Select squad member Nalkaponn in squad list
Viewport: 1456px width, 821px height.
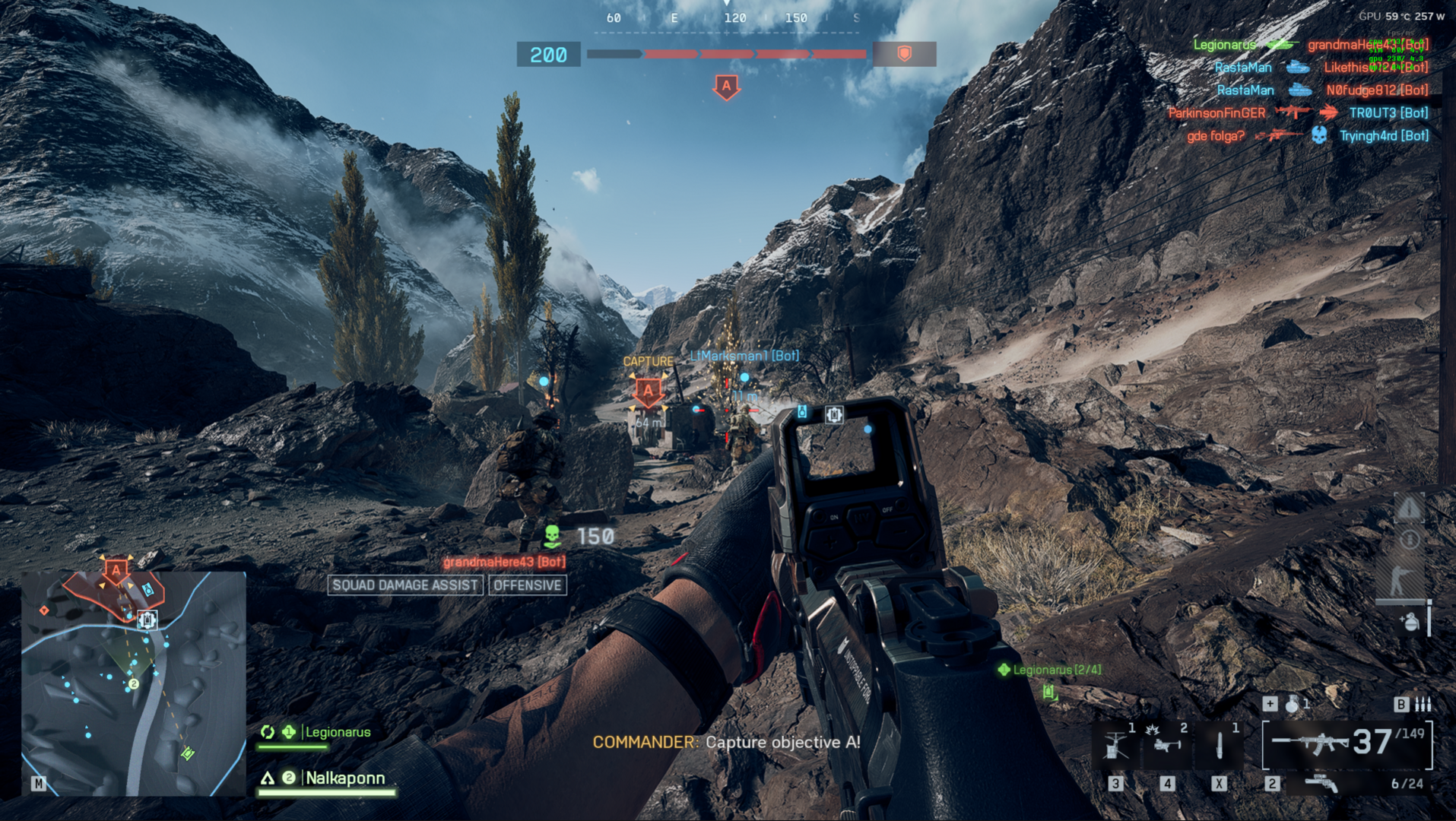[x=344, y=778]
